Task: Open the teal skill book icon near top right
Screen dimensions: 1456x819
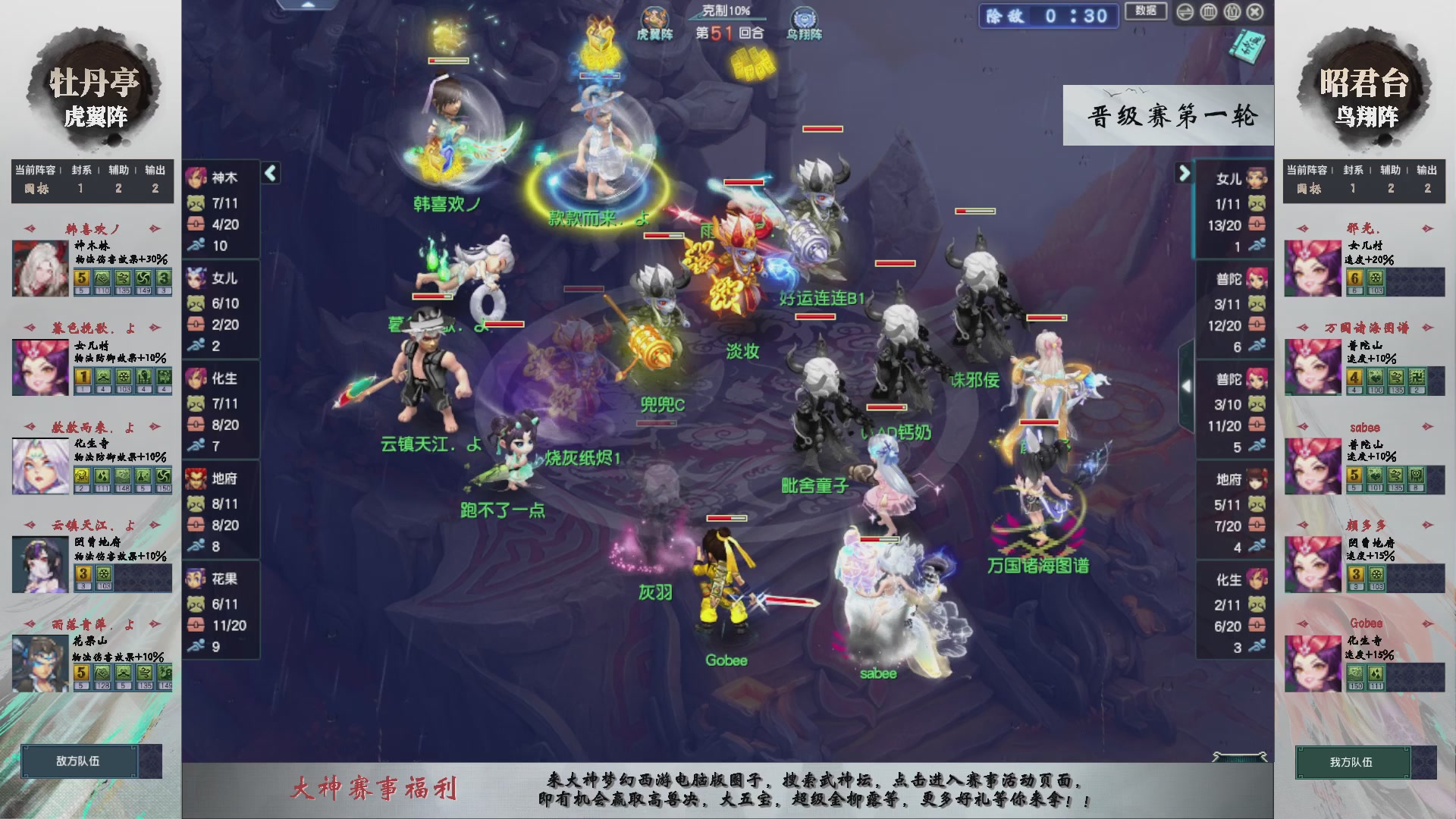Action: tap(1246, 49)
